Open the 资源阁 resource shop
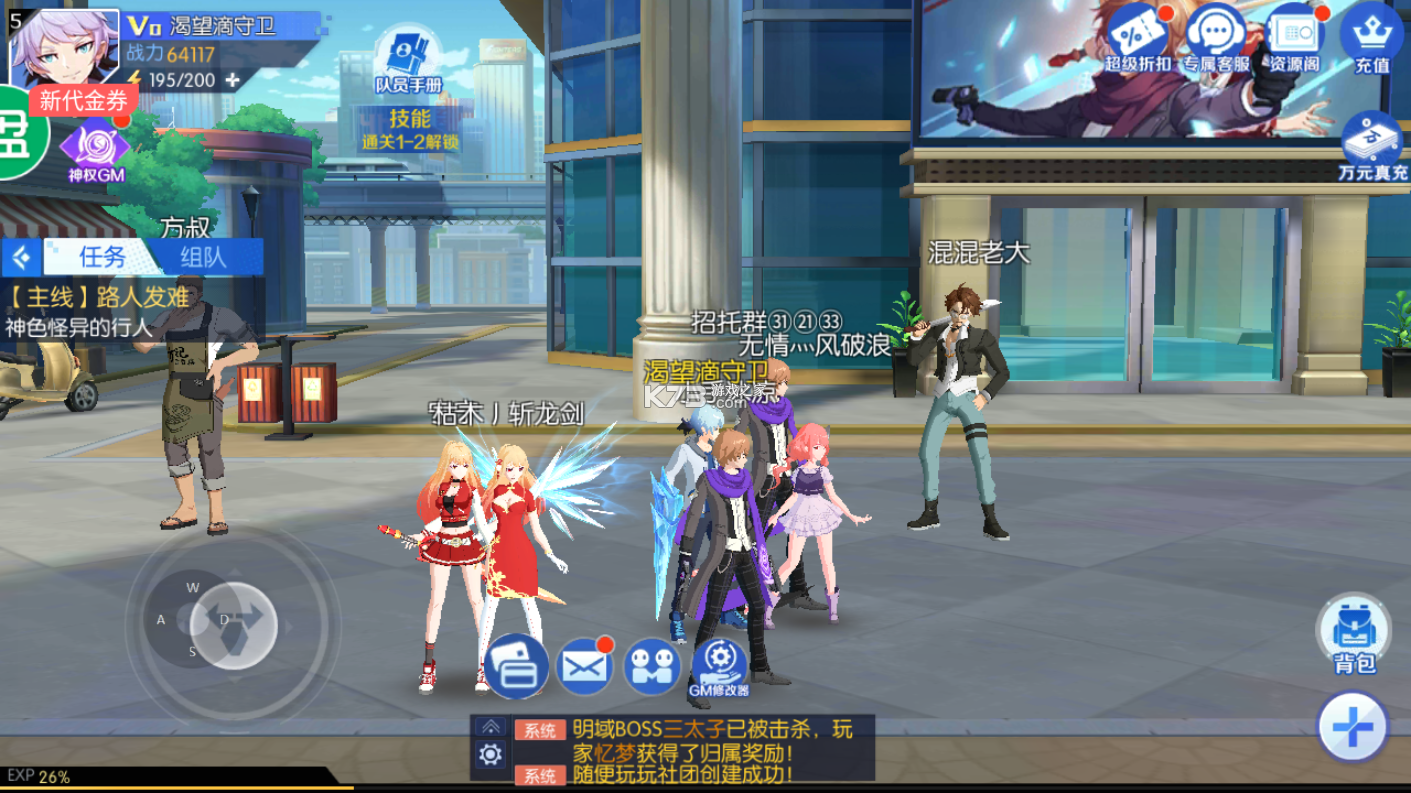Viewport: 1411px width, 793px height. 1295,36
